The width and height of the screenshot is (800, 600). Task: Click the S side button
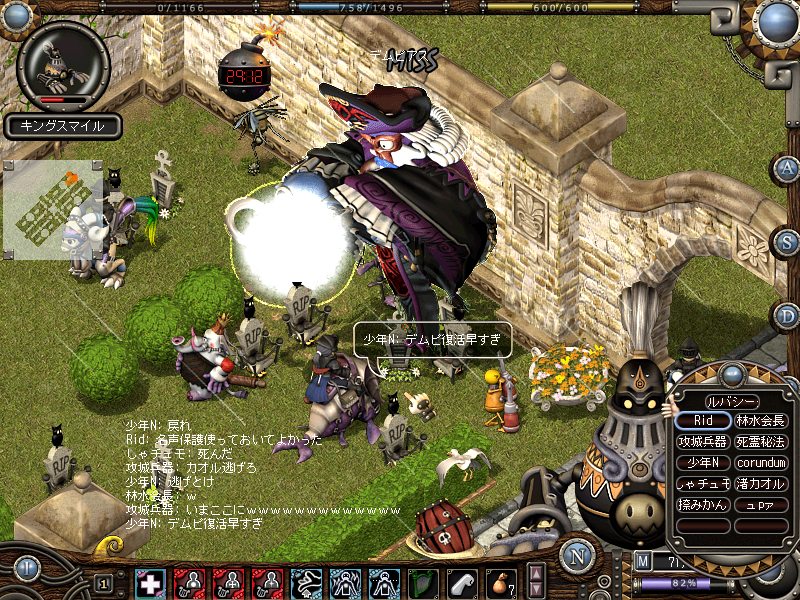click(x=787, y=241)
